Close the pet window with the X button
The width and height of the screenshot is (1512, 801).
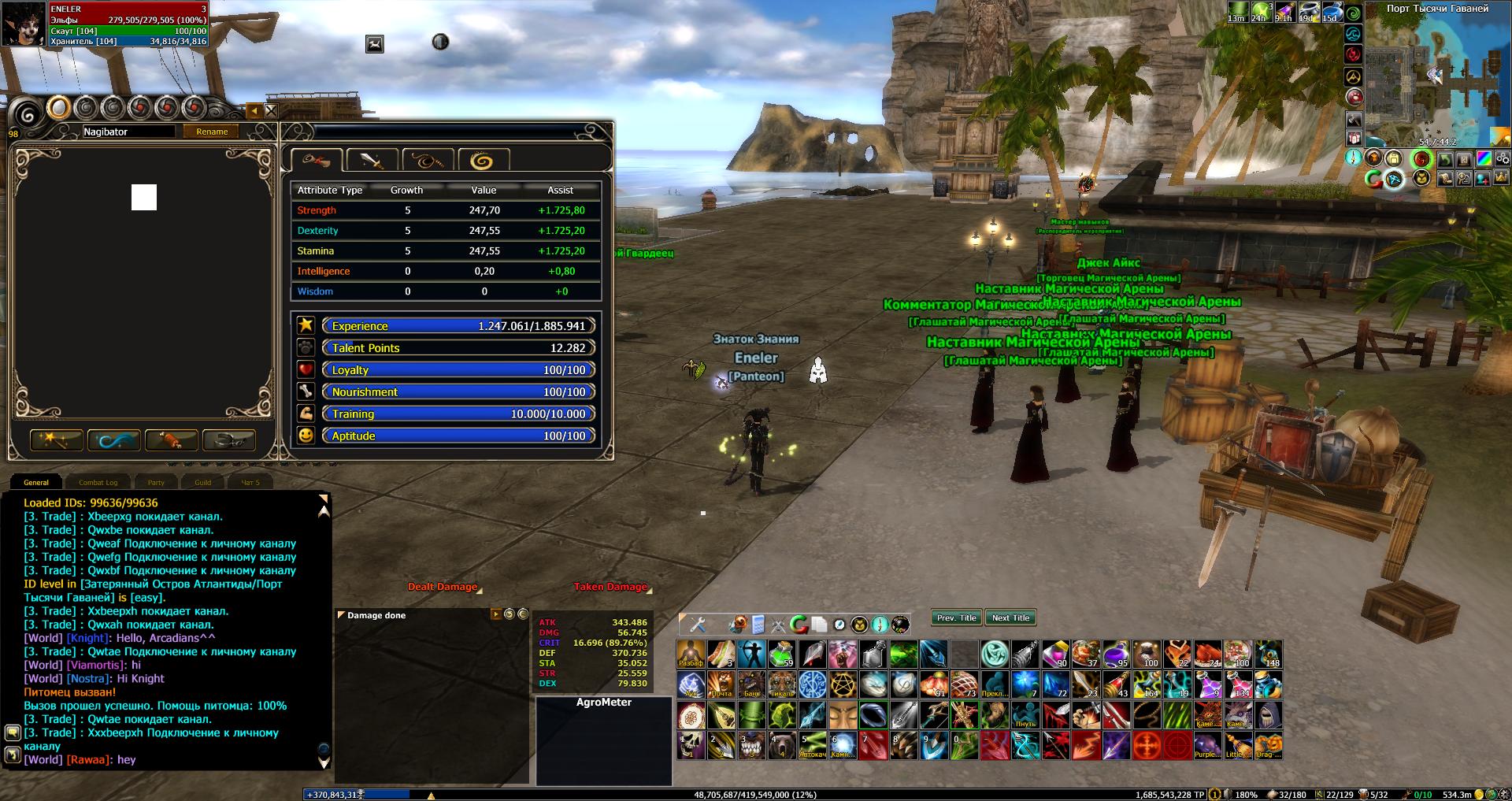[x=271, y=111]
